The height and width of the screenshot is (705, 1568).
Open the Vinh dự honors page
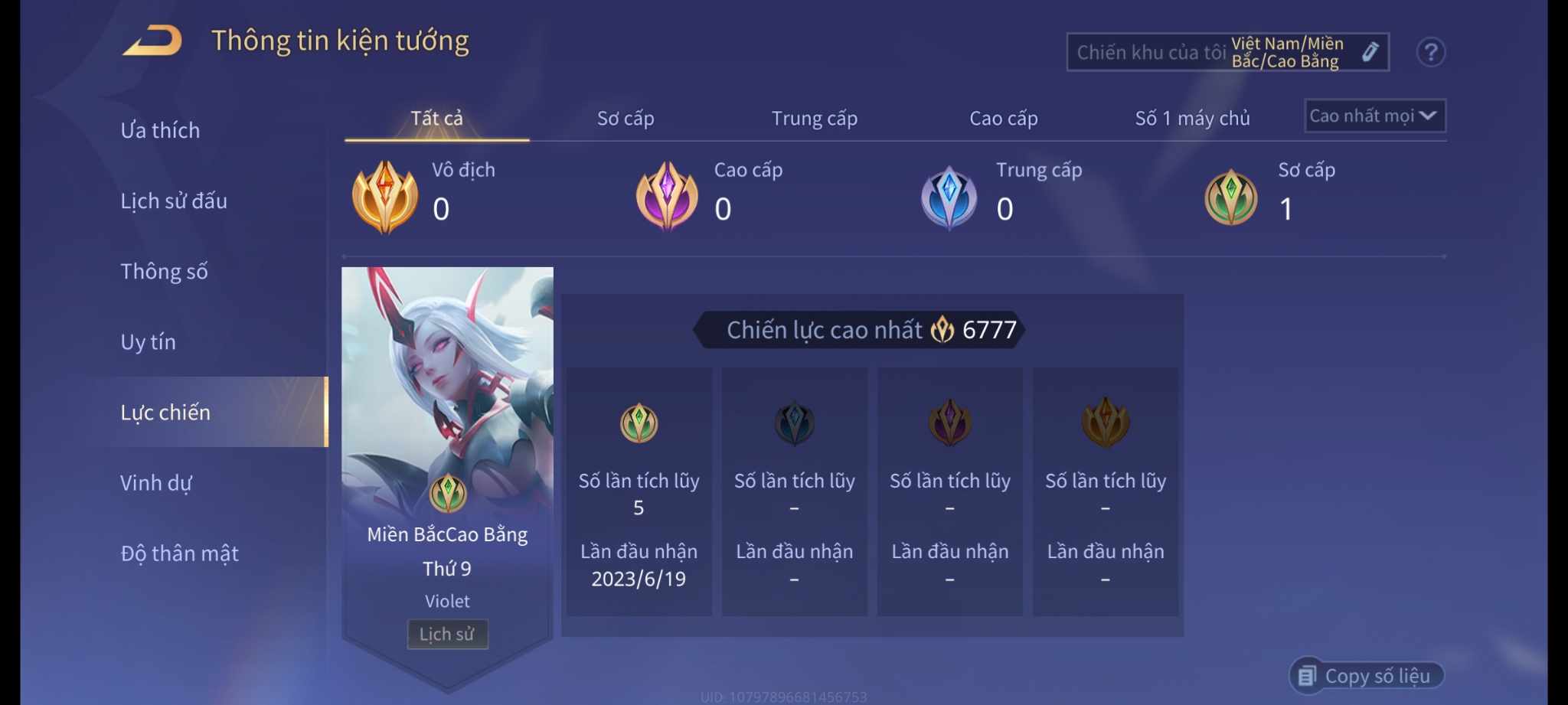tap(156, 483)
